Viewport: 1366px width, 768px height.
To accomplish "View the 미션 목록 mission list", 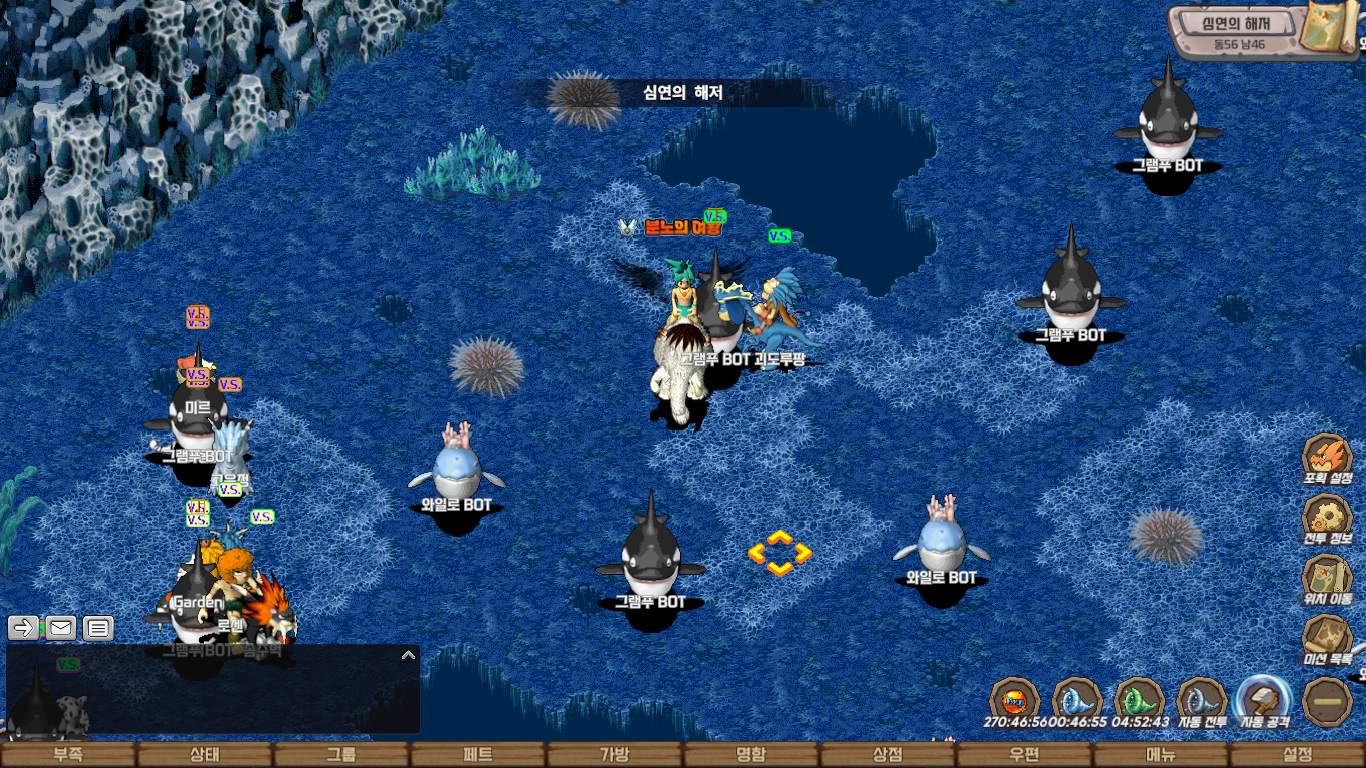I will (1327, 638).
